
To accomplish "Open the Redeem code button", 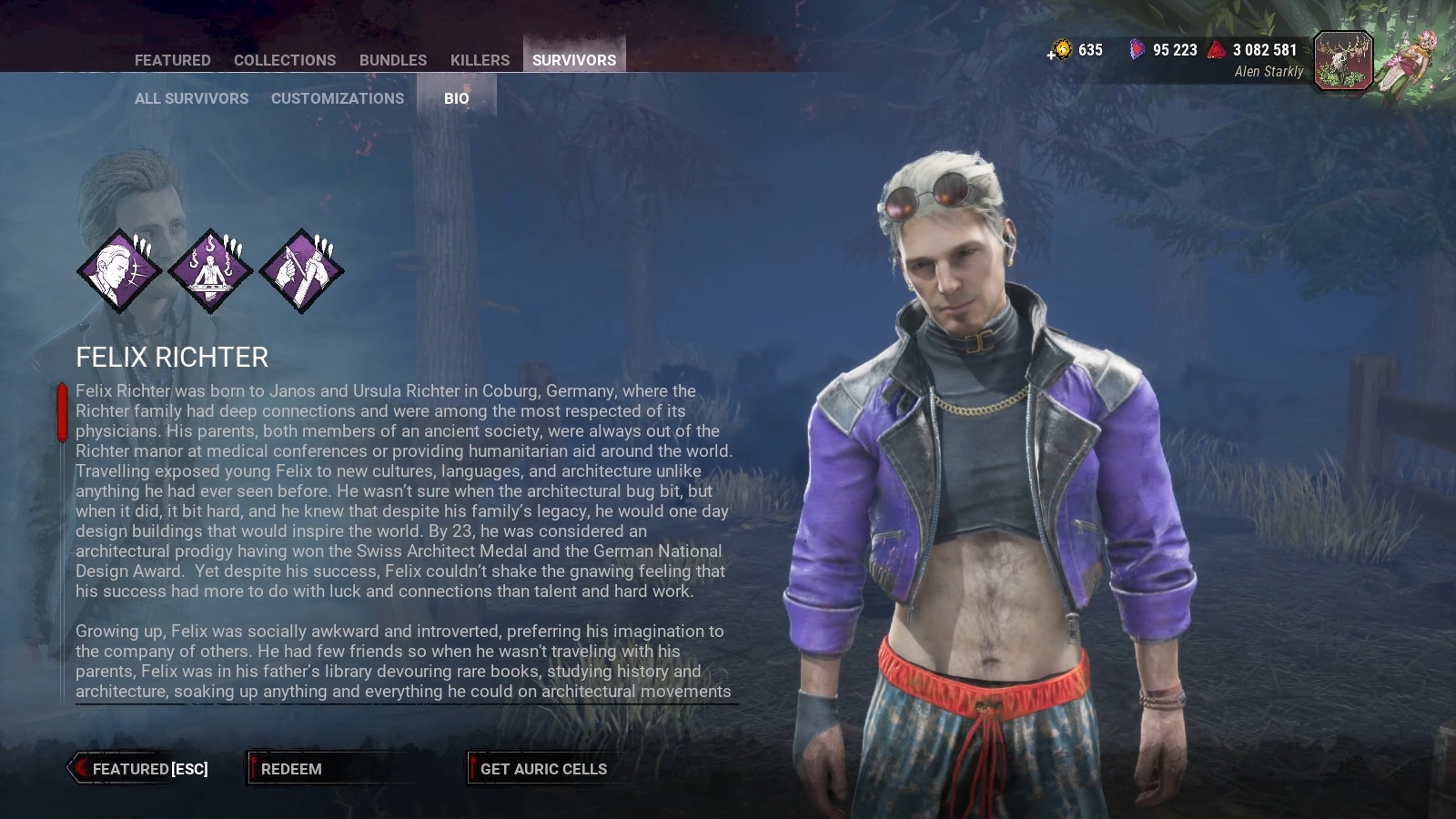I will [x=291, y=769].
